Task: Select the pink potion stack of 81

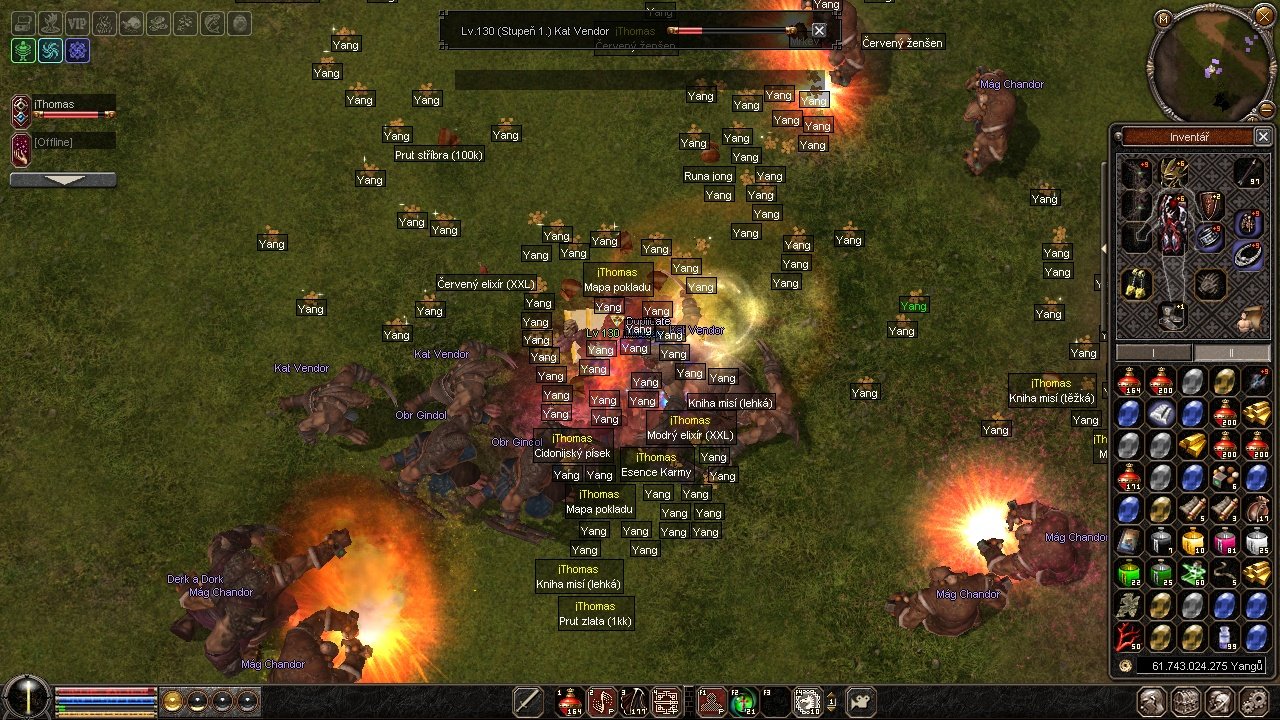Action: click(1225, 542)
